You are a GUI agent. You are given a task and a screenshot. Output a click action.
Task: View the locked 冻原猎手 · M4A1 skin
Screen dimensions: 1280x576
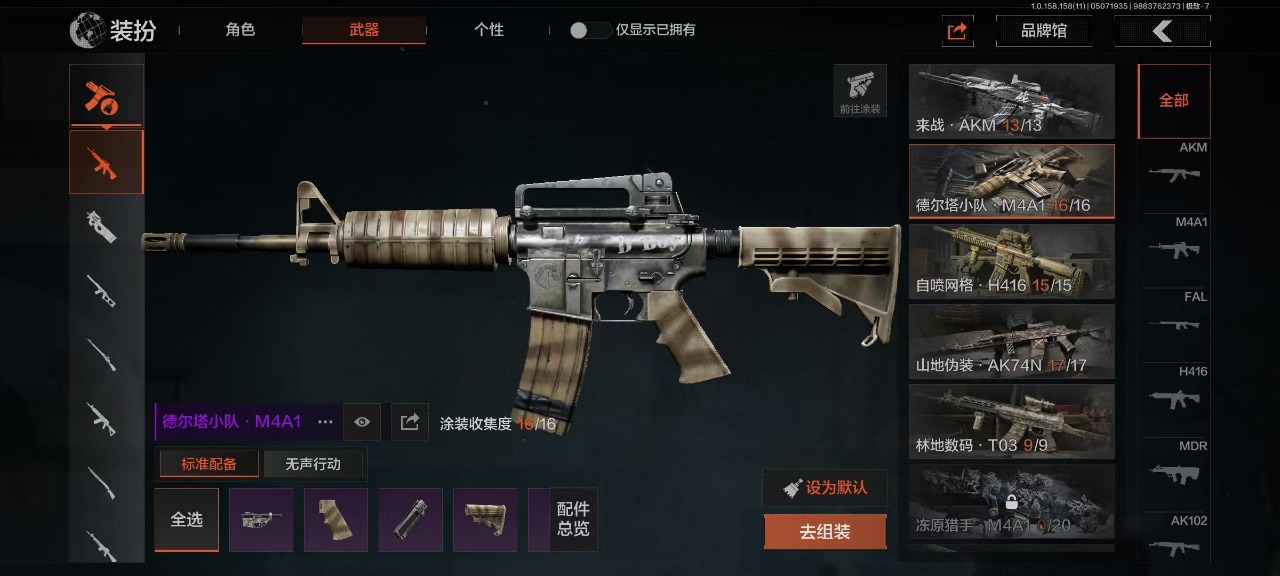1011,503
